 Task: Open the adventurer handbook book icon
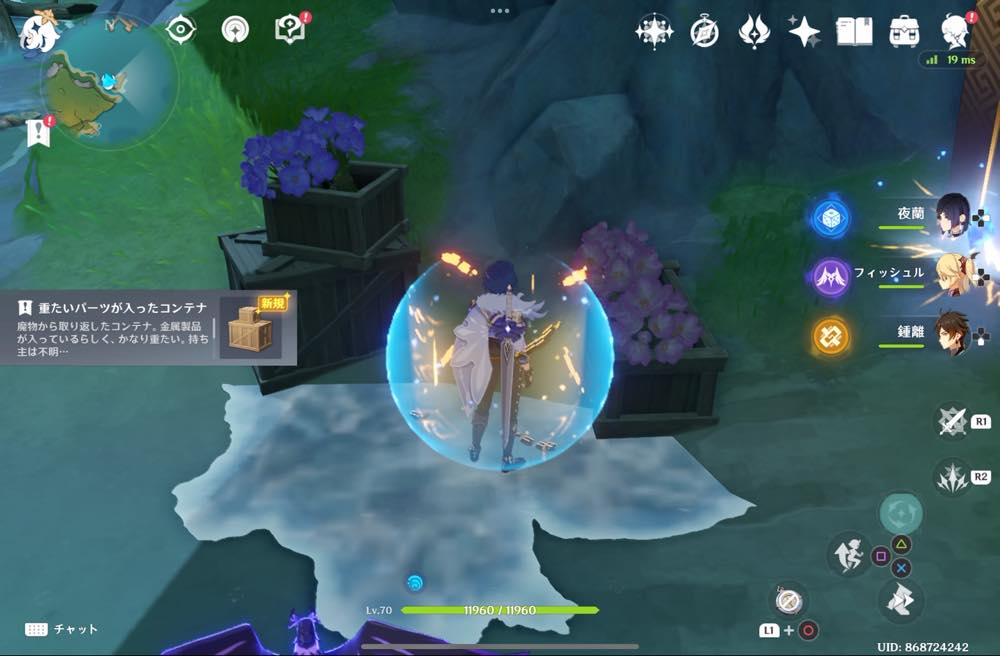(x=854, y=32)
